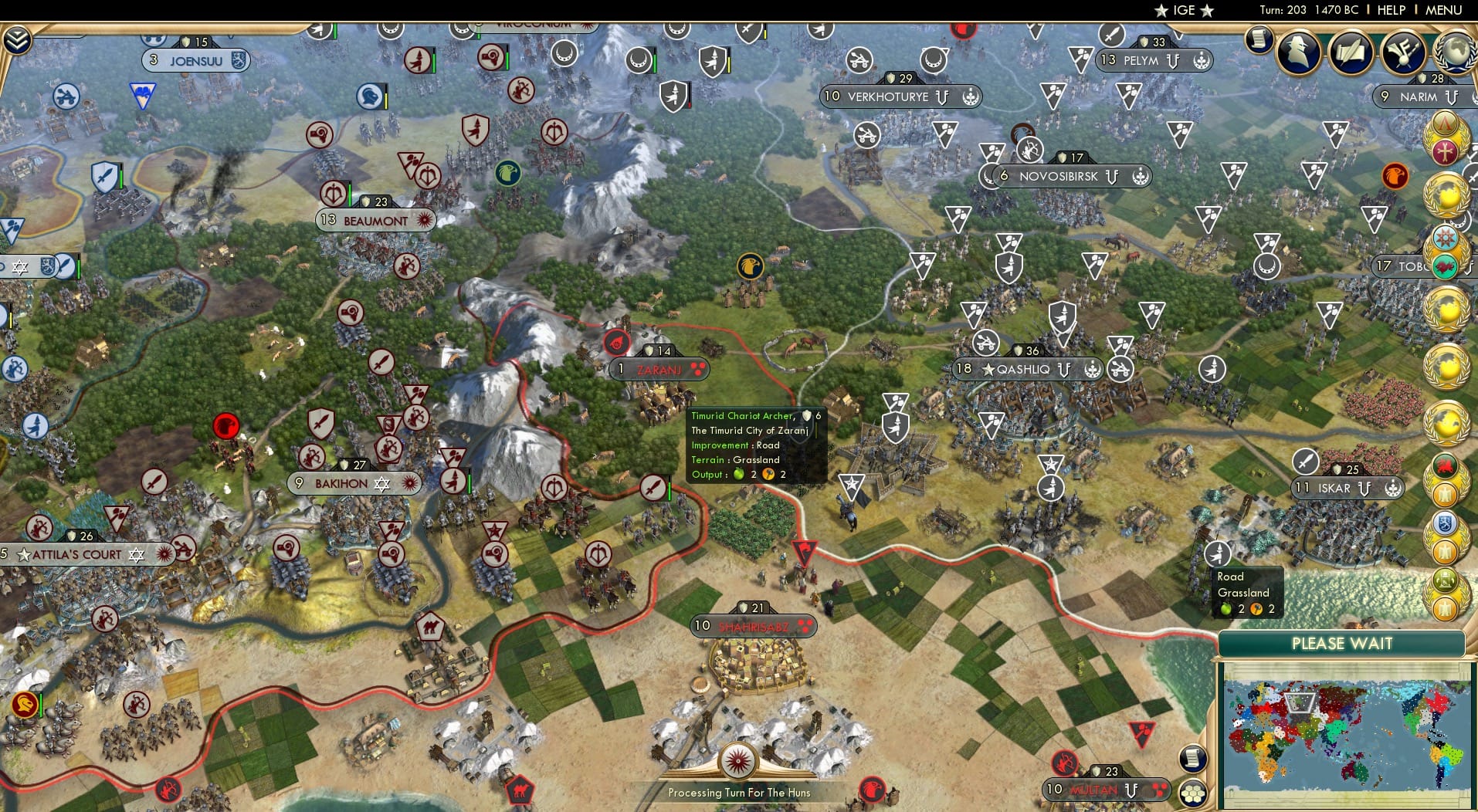Toggle the hex grid overlay near the minimap

(1192, 793)
